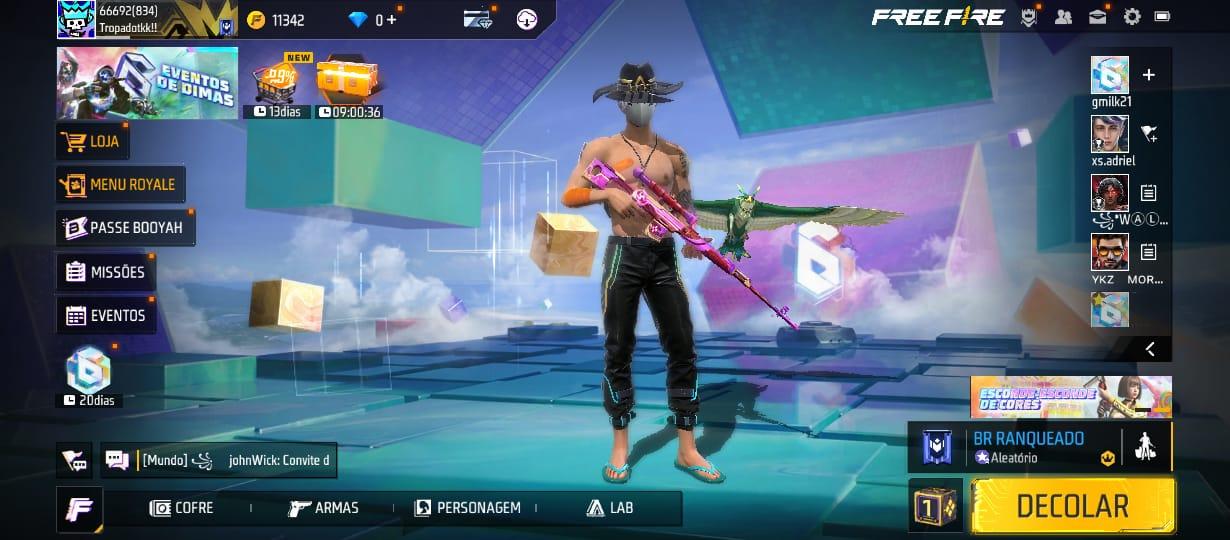Collapse the friends side panel arrow
Viewport: 1230px width, 540px height.
point(1150,348)
